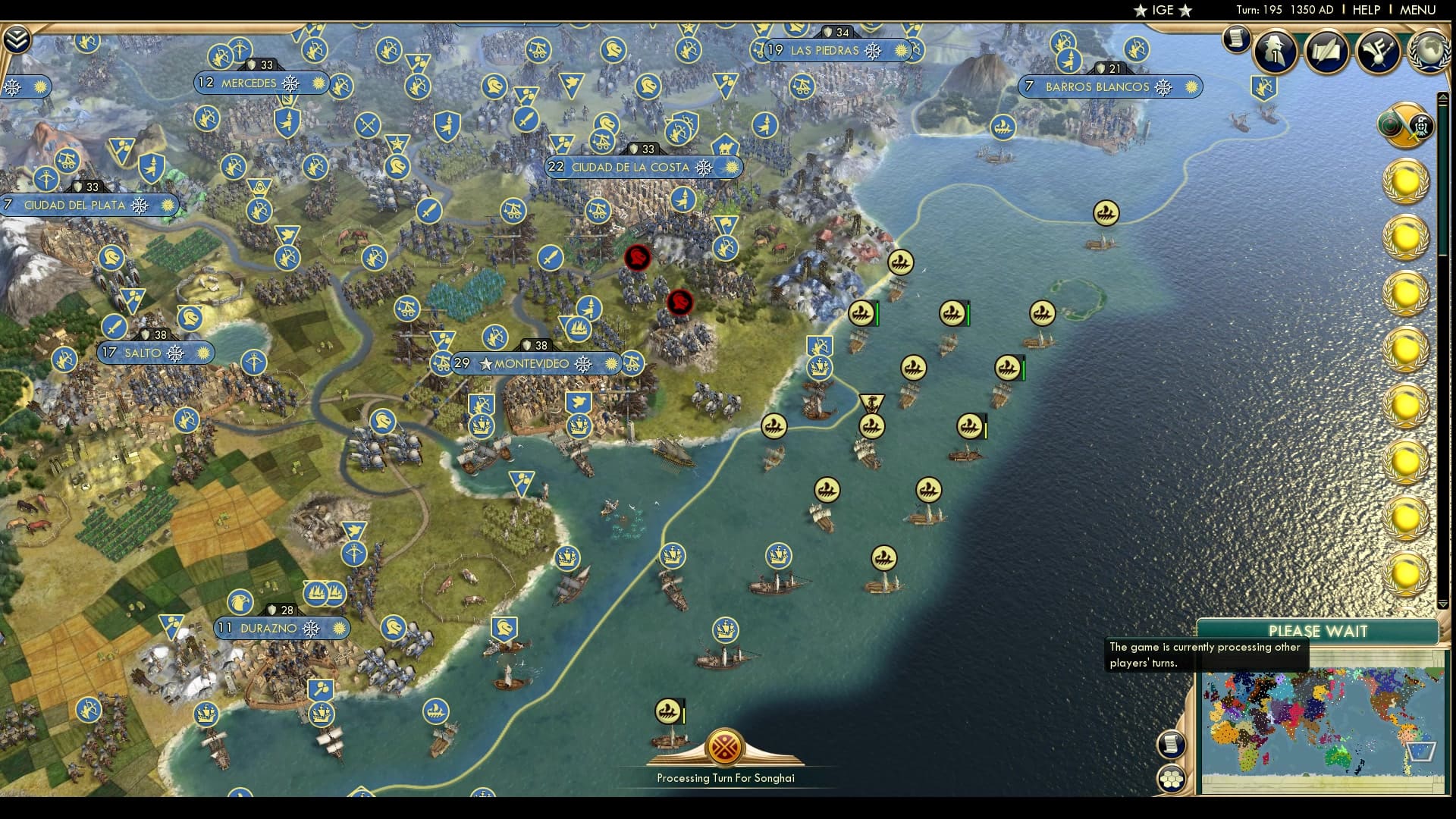Select the red enemy unit flag near Montevideo
Screen dimensions: 1456x819
(x=681, y=303)
